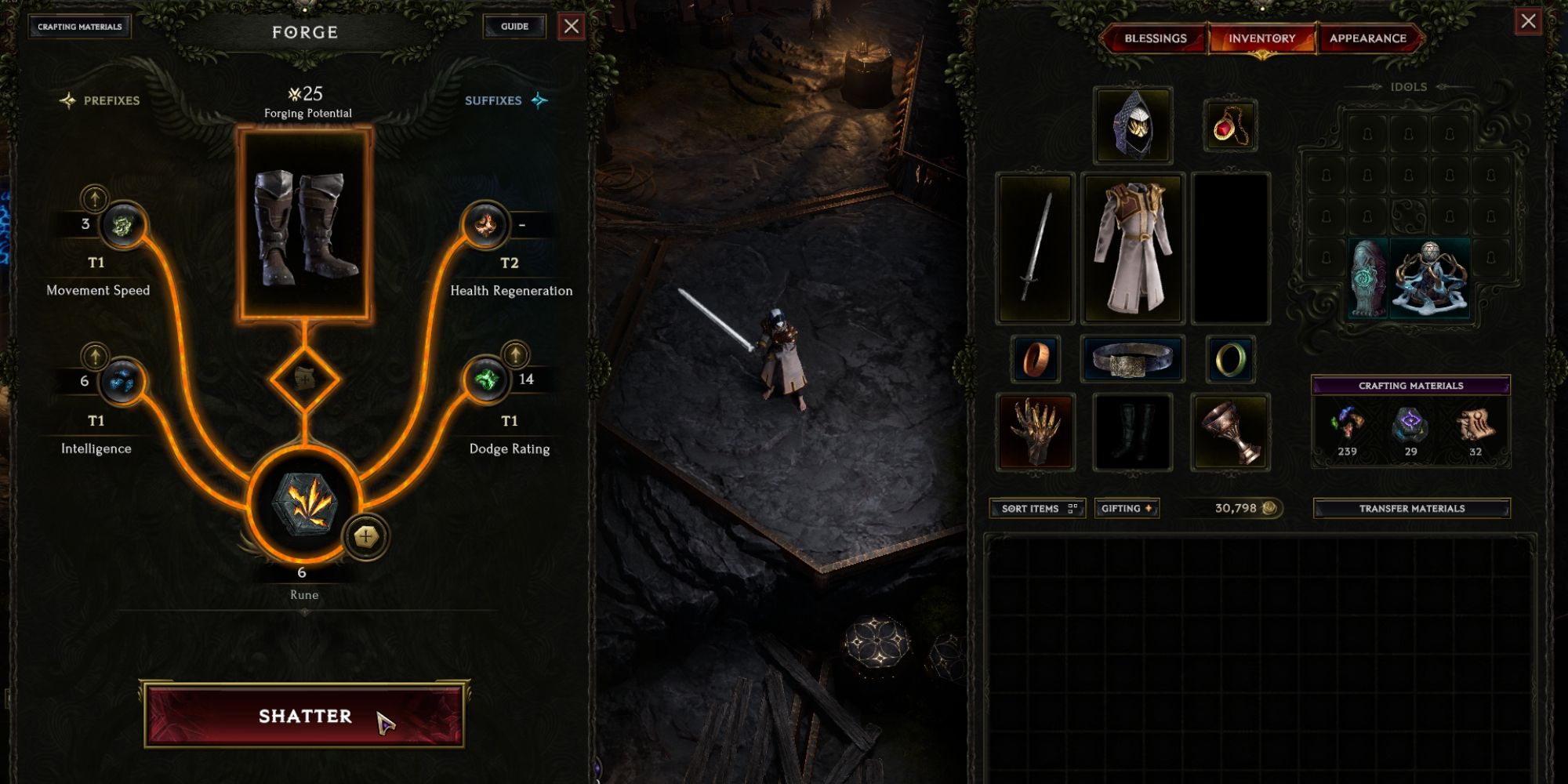Image resolution: width=1568 pixels, height=784 pixels.
Task: Click Transfer Materials
Action: 1411,508
